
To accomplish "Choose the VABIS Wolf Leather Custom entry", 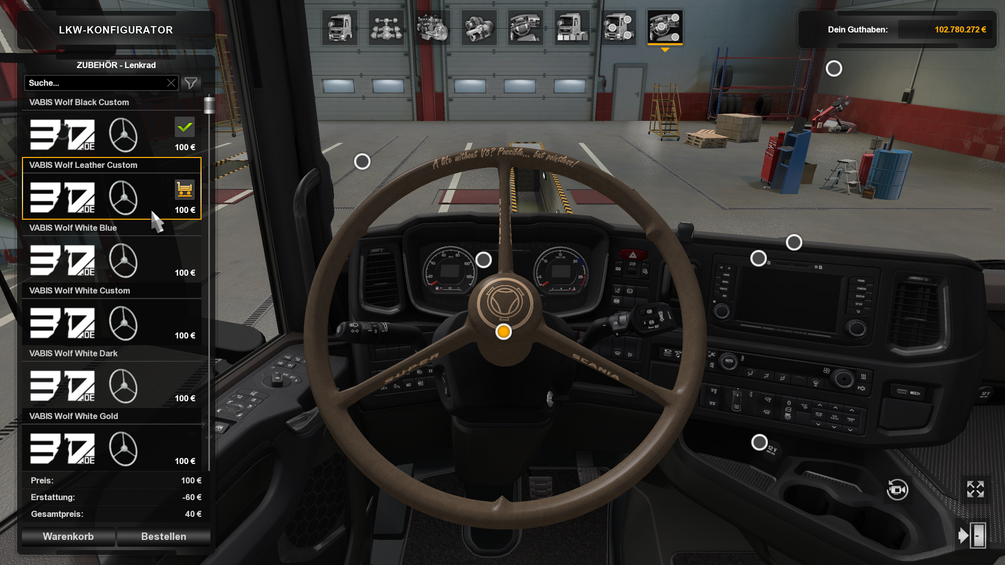I will coord(110,197).
